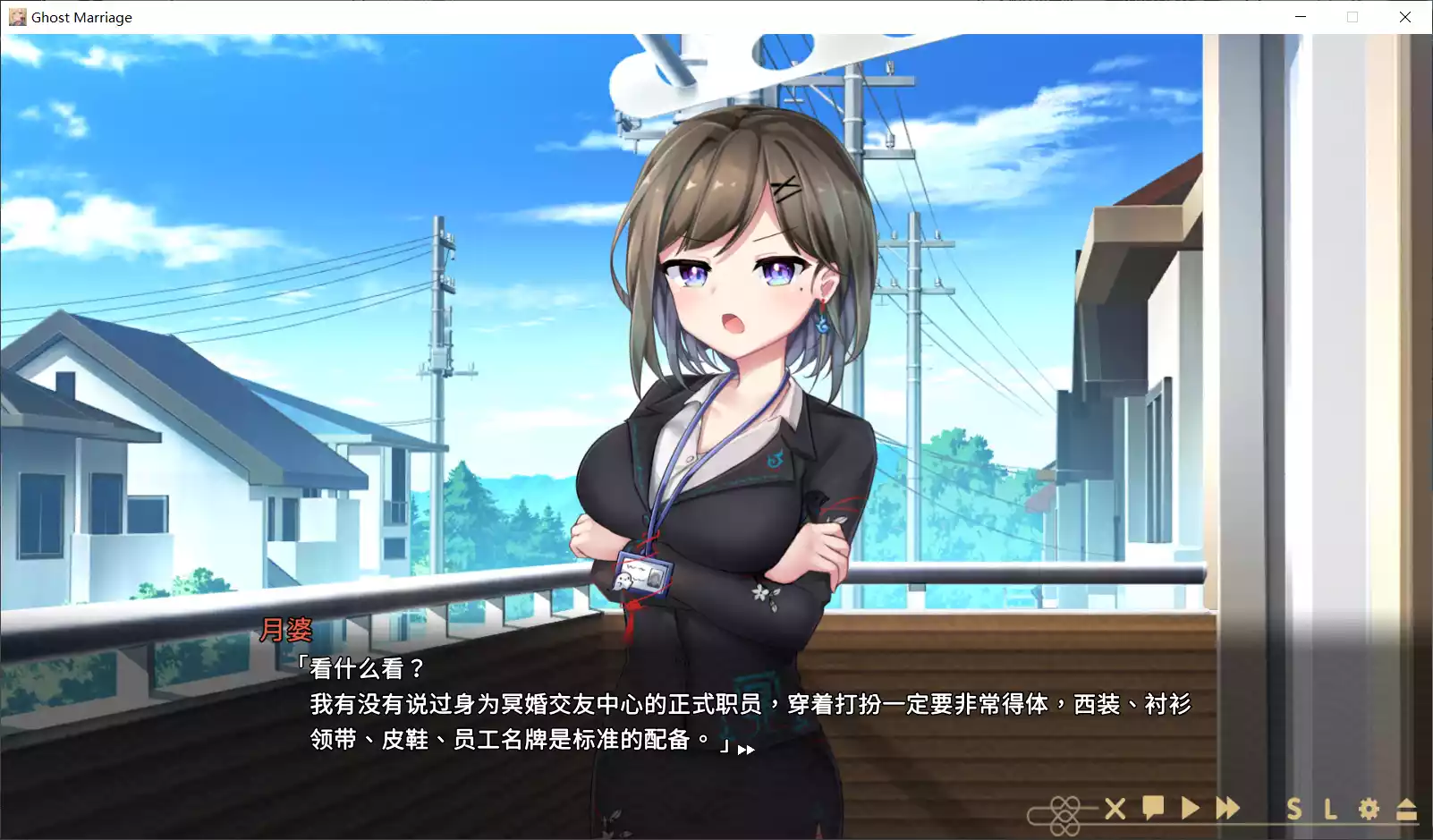
Task: Activate skip mode with the fast-forward icon
Action: 1226,810
